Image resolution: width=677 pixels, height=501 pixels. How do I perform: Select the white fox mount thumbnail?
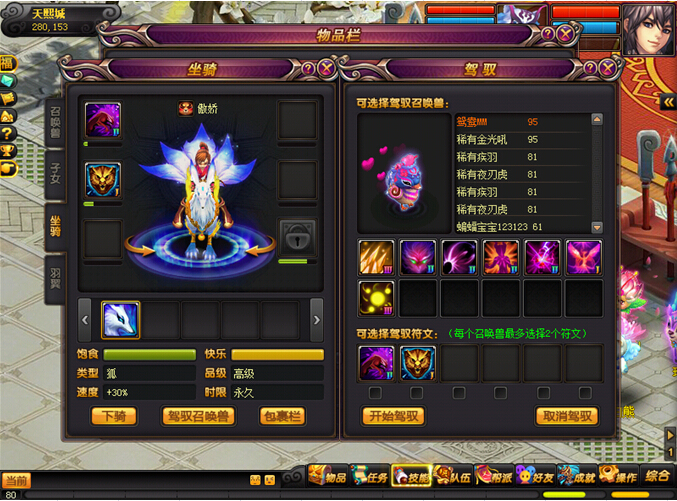120,320
